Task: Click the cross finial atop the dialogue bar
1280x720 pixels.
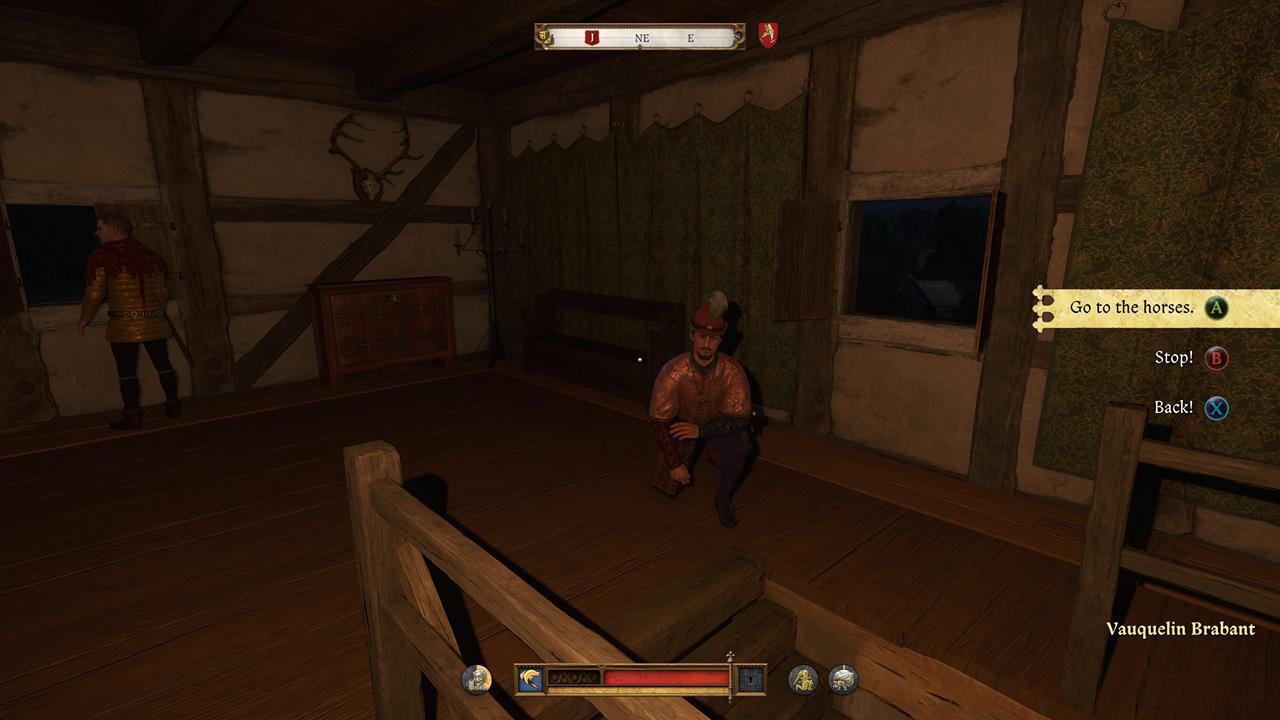Action: (x=730, y=656)
